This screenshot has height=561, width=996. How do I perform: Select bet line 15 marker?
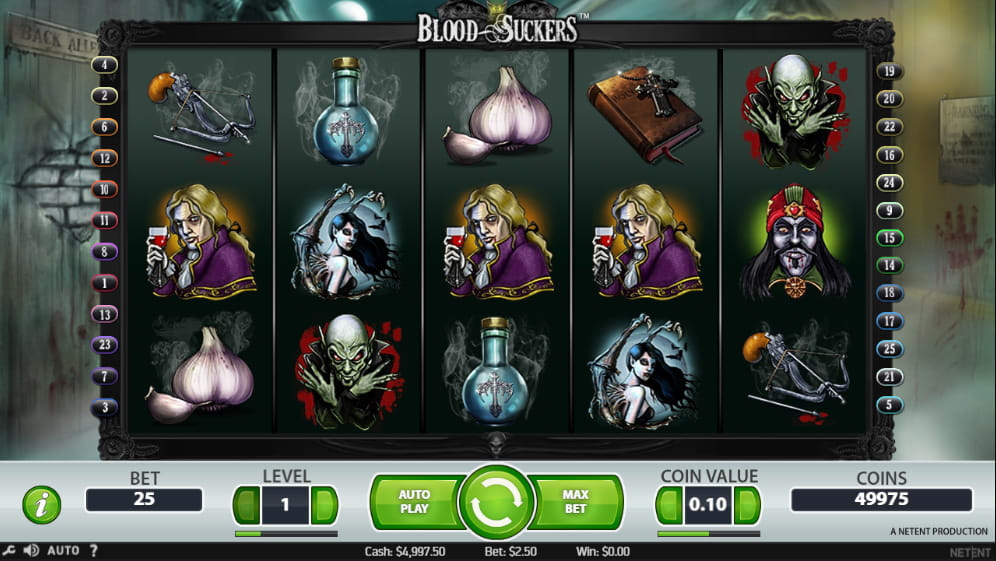[x=889, y=239]
